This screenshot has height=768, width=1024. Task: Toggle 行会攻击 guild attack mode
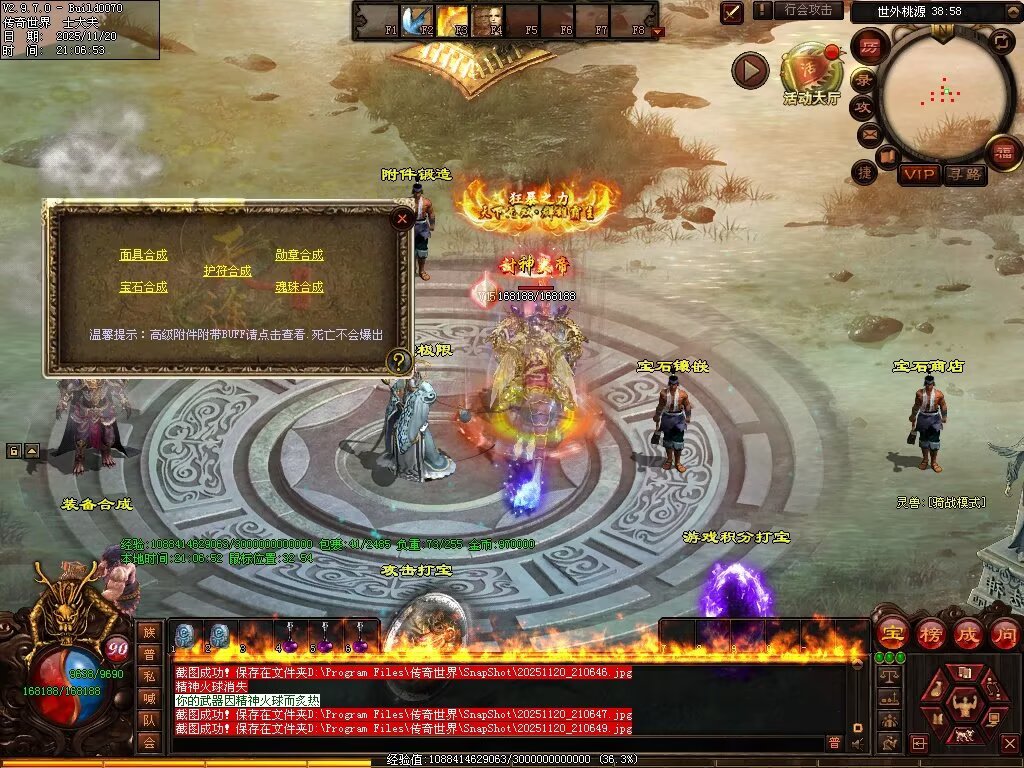[x=808, y=10]
